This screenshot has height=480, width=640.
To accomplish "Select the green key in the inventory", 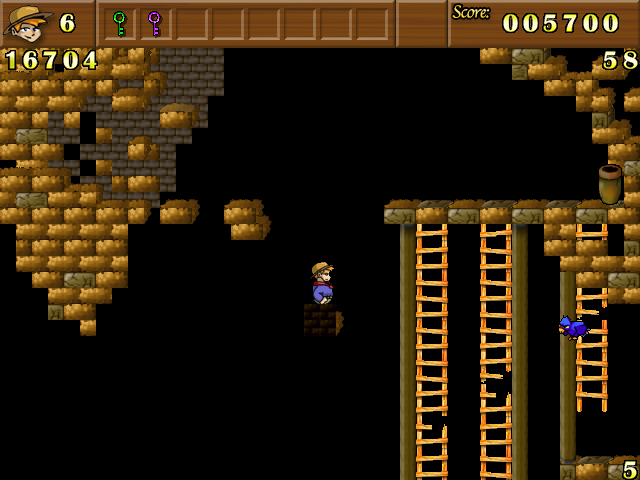I will [x=120, y=23].
